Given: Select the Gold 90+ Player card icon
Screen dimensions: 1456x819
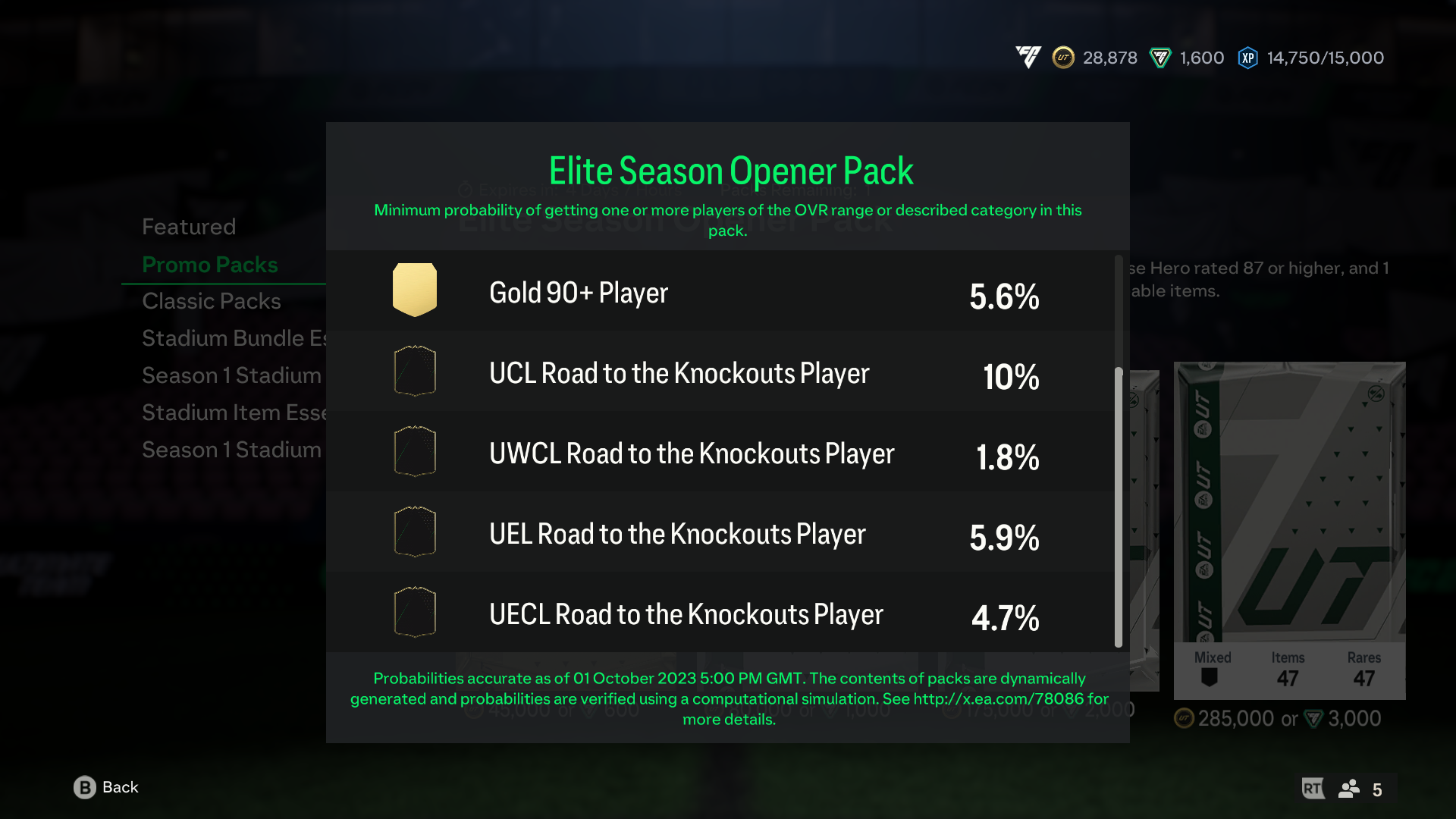Looking at the screenshot, I should coord(414,290).
